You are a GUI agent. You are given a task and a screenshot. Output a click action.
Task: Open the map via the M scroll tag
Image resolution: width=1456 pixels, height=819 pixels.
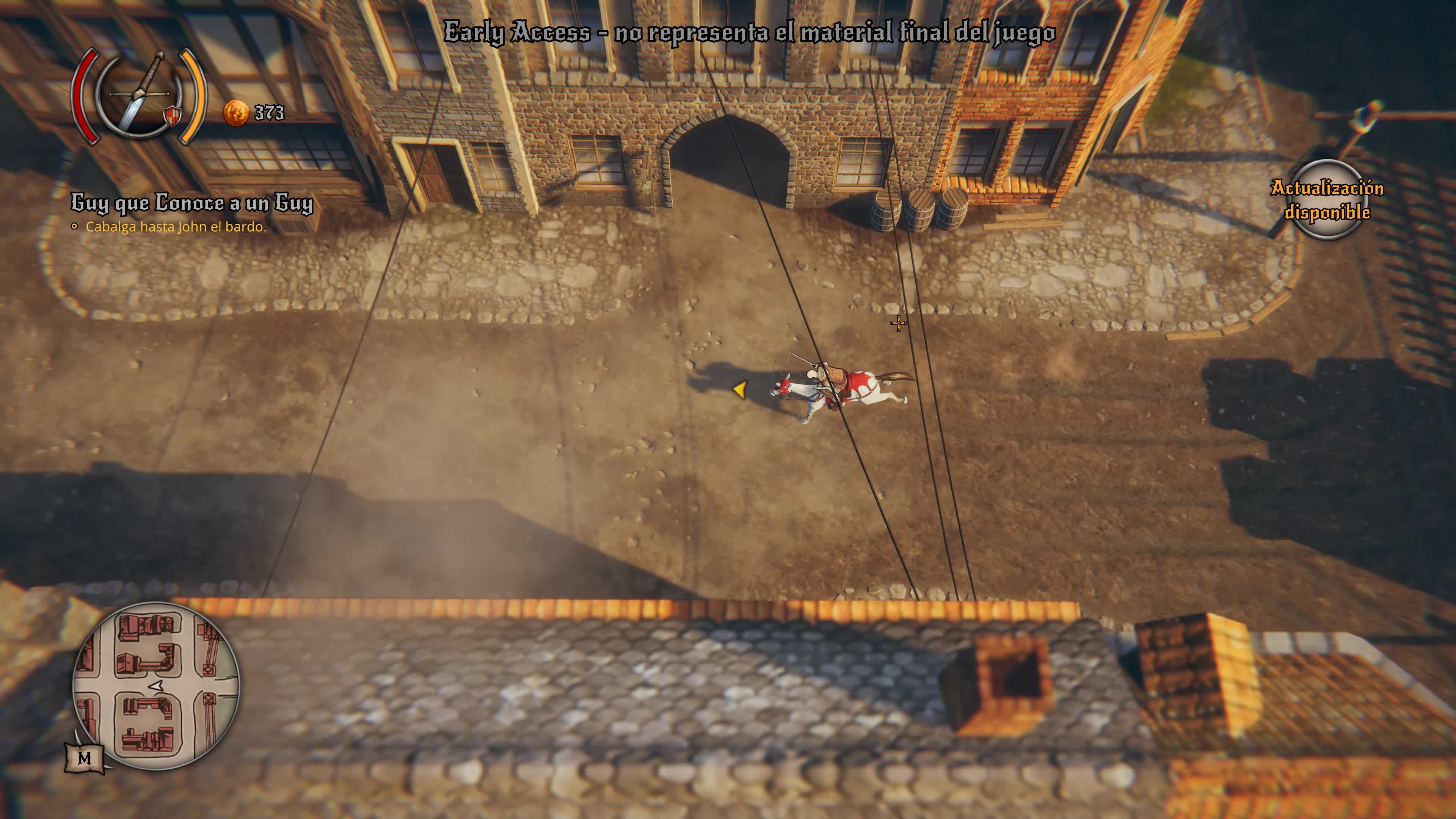[85, 758]
